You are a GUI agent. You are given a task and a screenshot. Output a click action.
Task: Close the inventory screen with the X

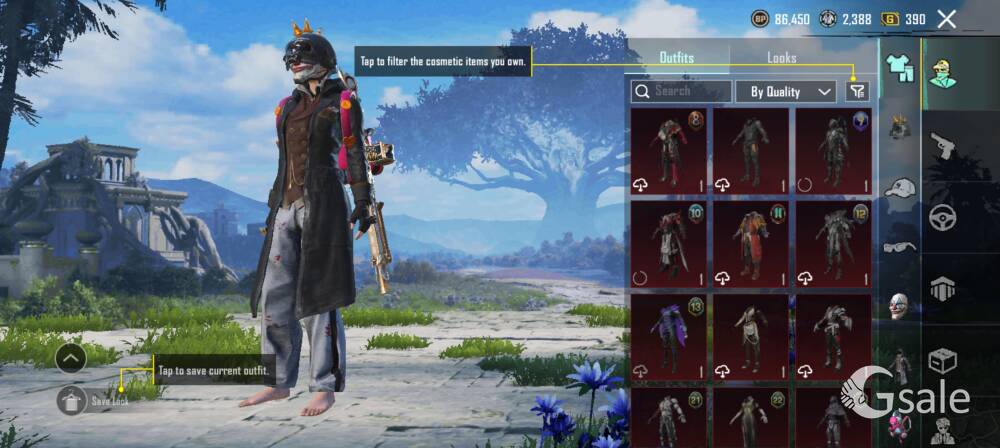click(x=946, y=18)
